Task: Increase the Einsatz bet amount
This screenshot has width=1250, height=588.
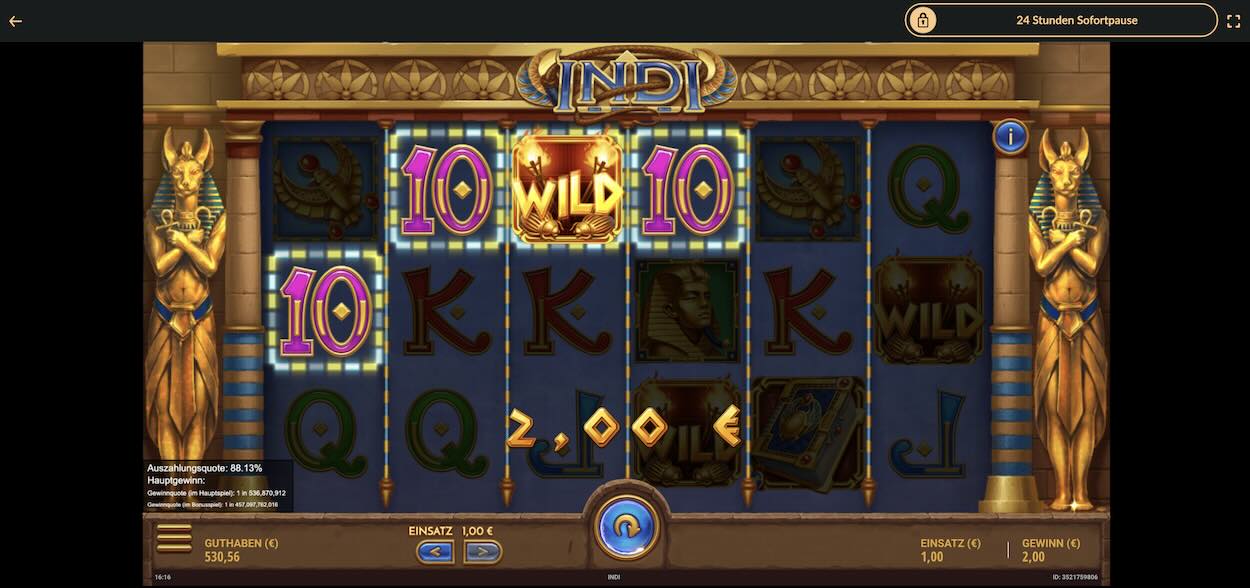Action: tap(482, 551)
